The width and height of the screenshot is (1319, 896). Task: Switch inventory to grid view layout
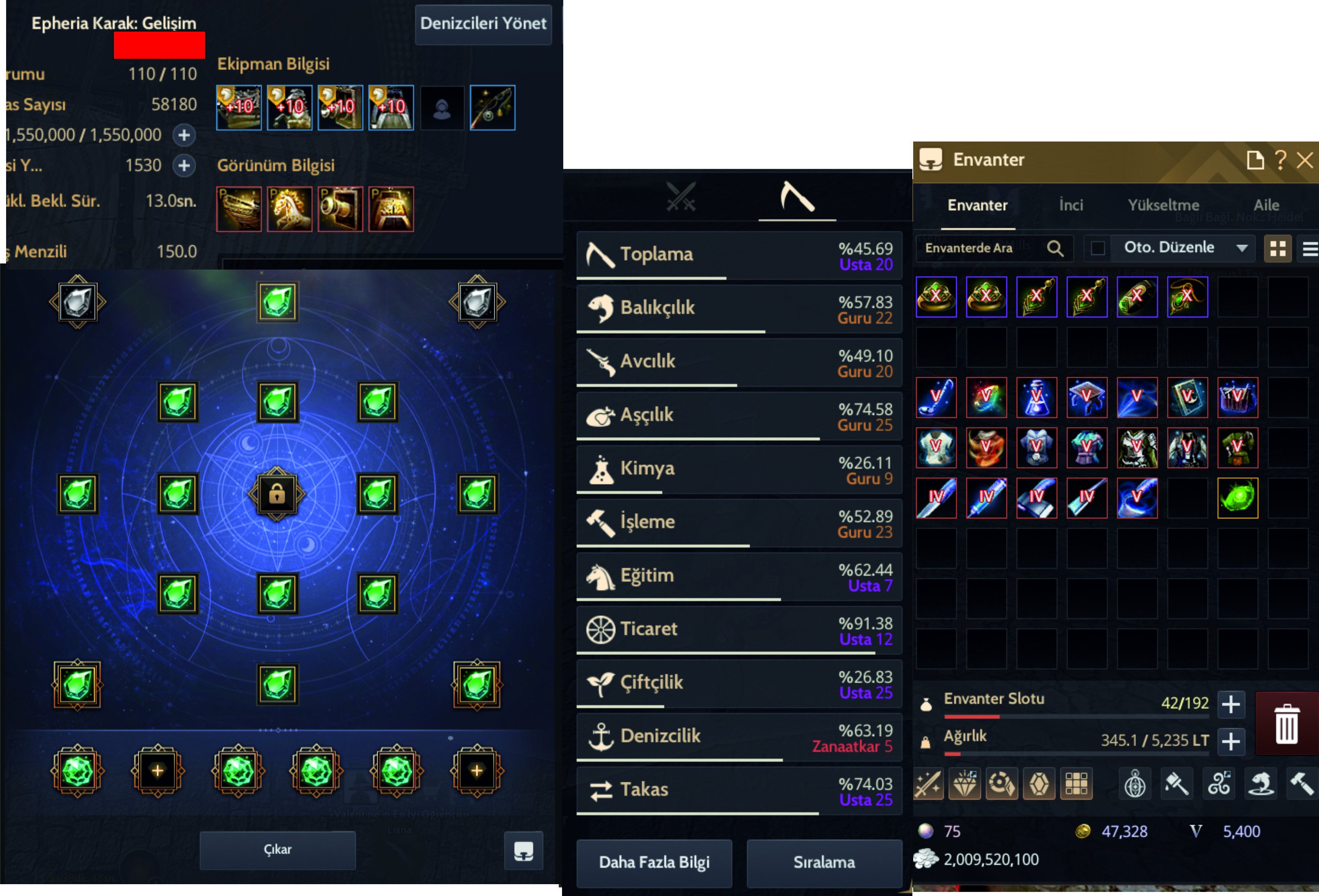tap(1278, 248)
